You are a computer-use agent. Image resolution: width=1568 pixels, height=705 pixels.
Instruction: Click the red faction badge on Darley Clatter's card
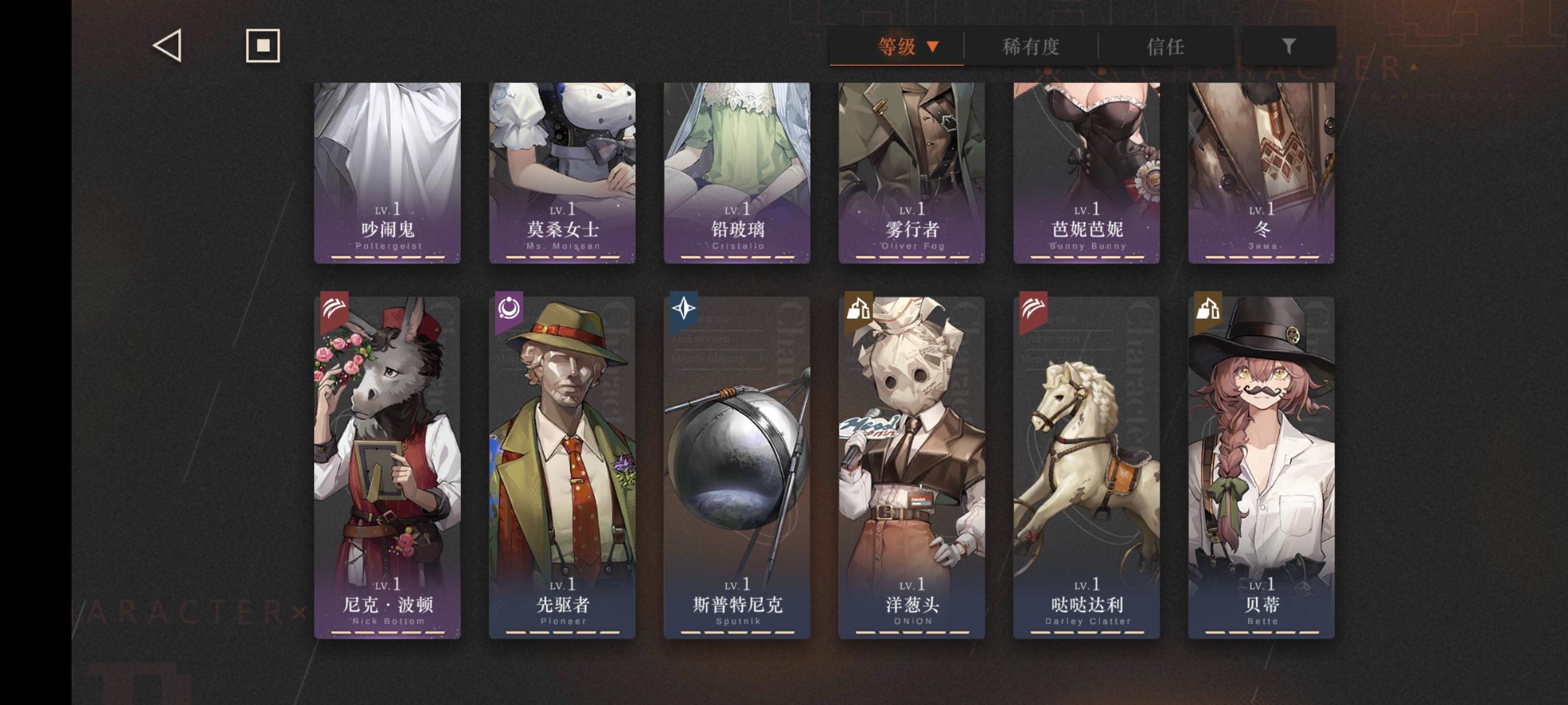tap(1033, 310)
